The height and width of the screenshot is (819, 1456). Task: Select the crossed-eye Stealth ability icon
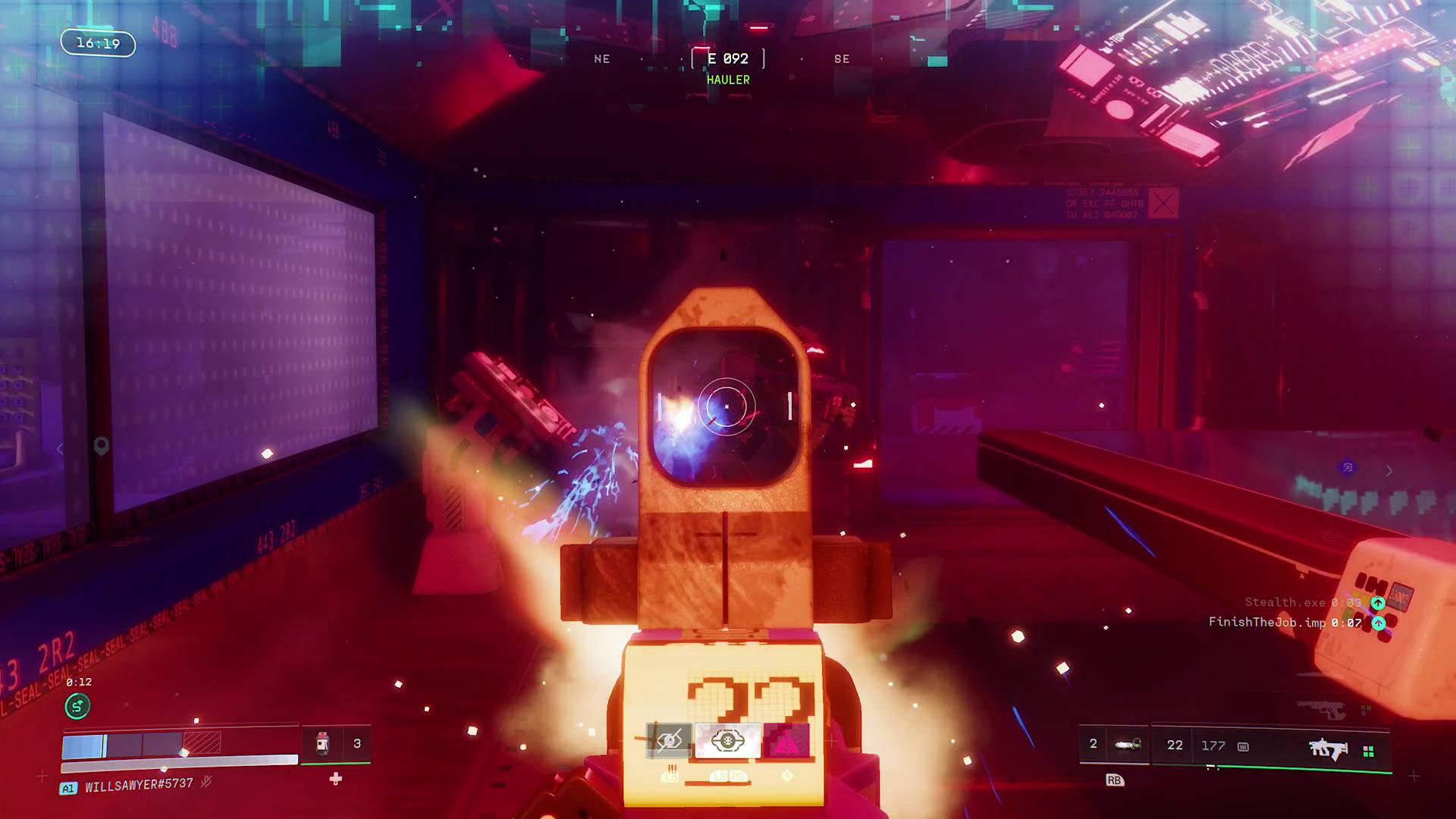tap(669, 739)
